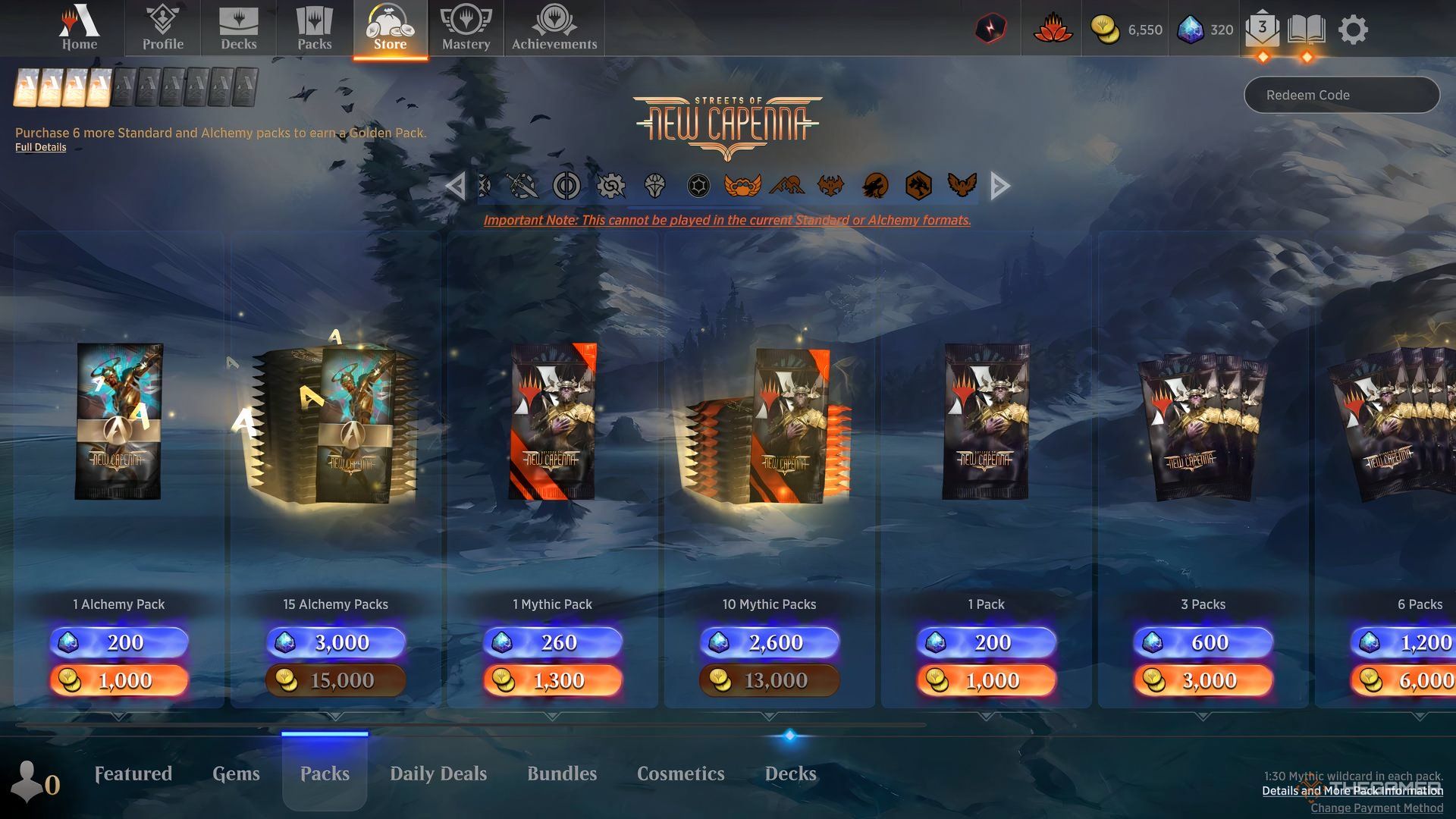The width and height of the screenshot is (1456, 819).
Task: Open the gear settings icon
Action: [x=1353, y=30]
